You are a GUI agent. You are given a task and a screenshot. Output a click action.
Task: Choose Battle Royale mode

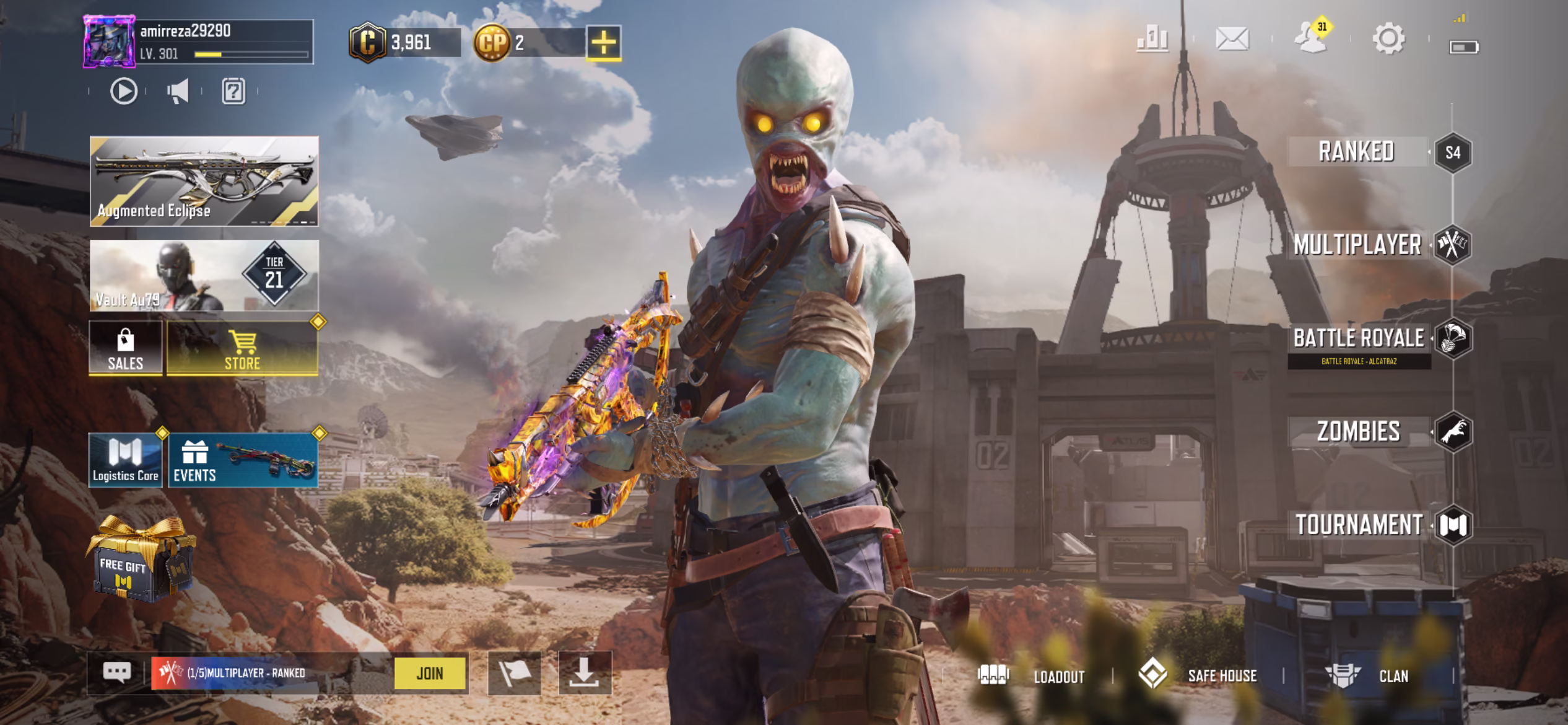1359,338
